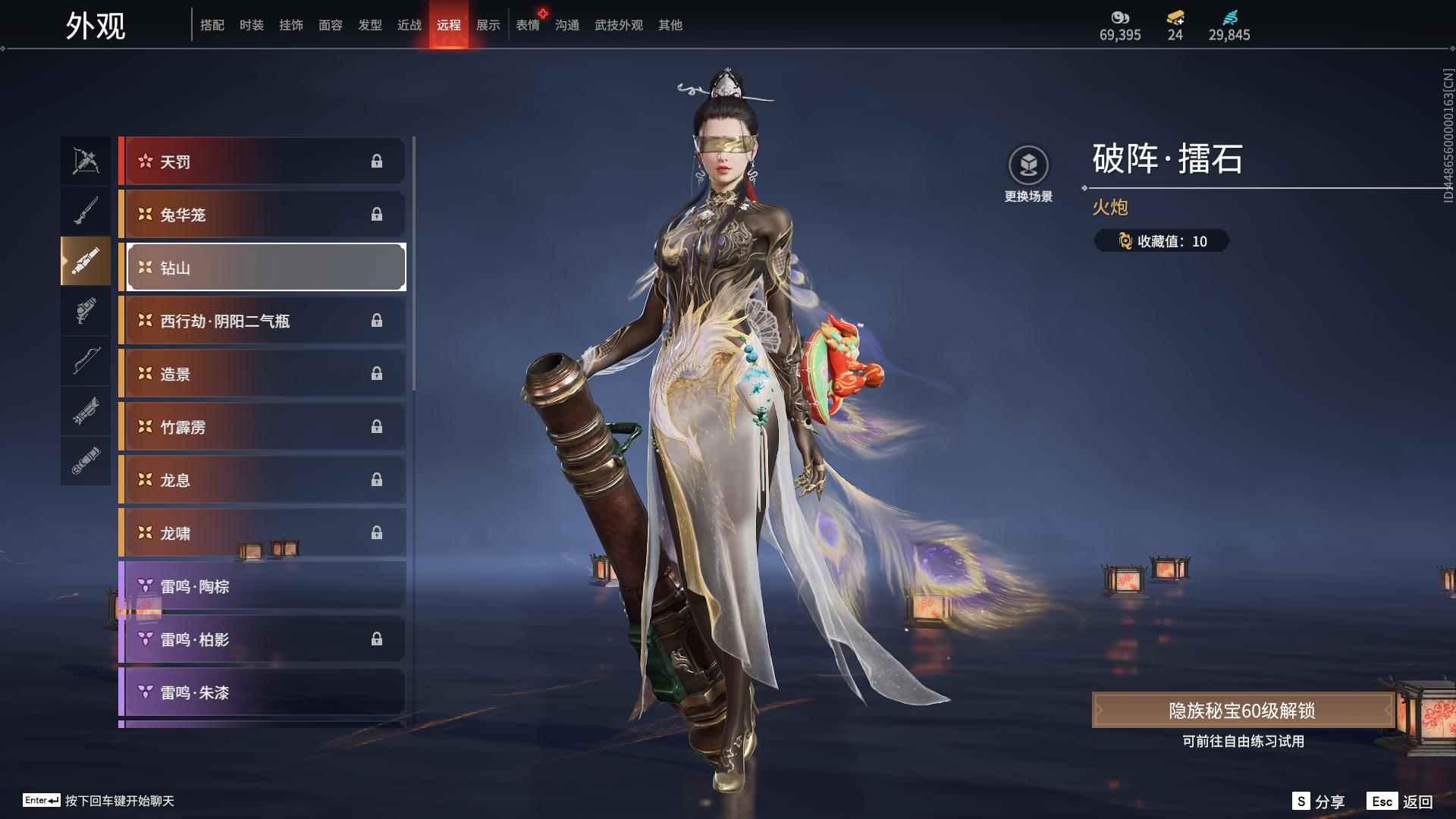Select the bottom dart-launcher weapon category icon
The width and height of the screenshot is (1456, 819).
(86, 460)
